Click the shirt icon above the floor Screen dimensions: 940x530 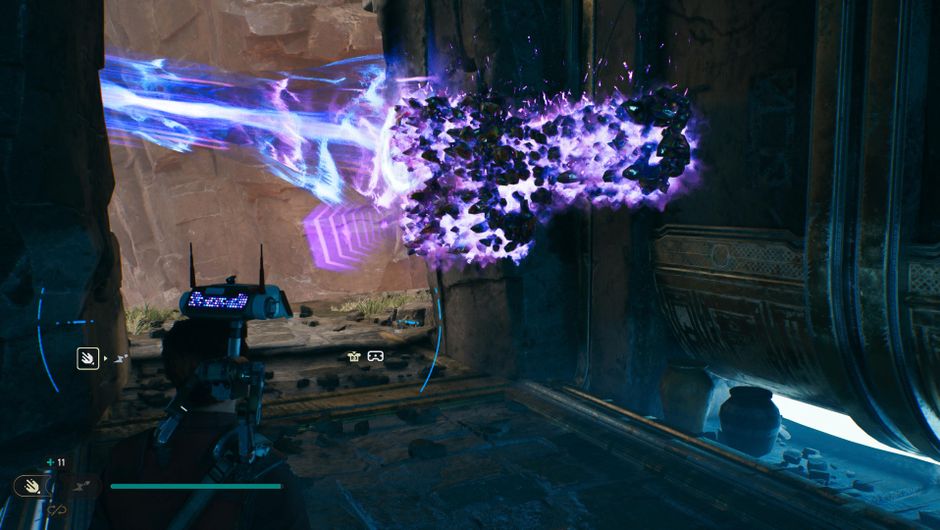point(354,356)
